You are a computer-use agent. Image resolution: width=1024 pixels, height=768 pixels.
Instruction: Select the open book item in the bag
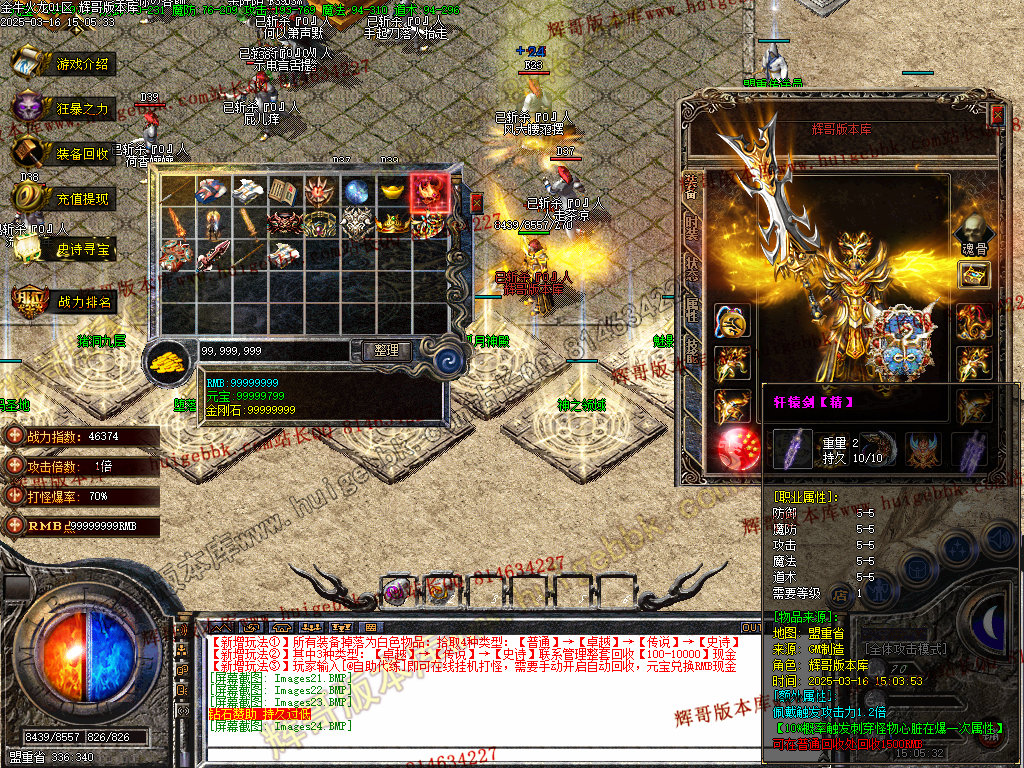point(282,190)
